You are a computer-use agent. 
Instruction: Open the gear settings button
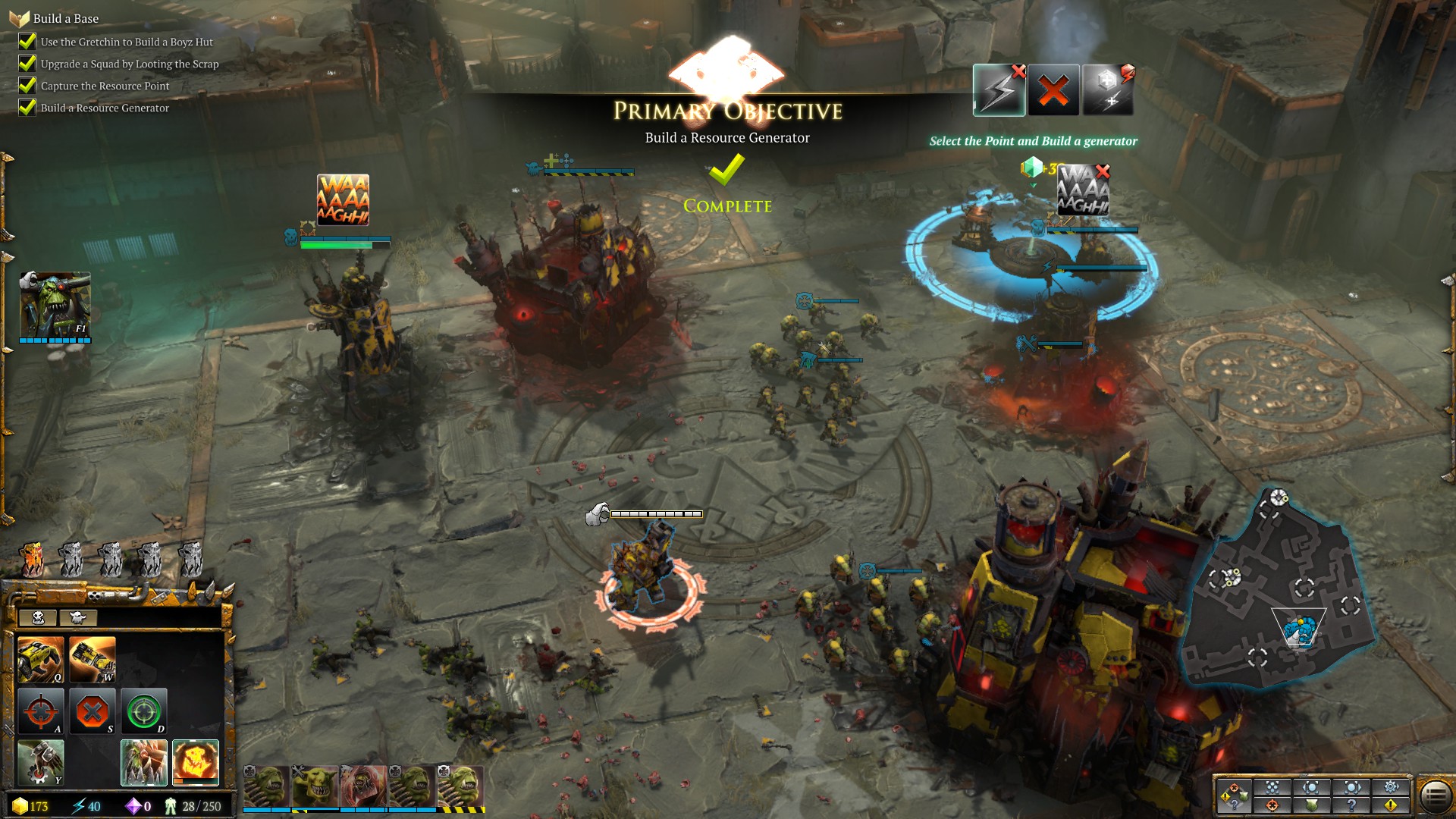1391,786
